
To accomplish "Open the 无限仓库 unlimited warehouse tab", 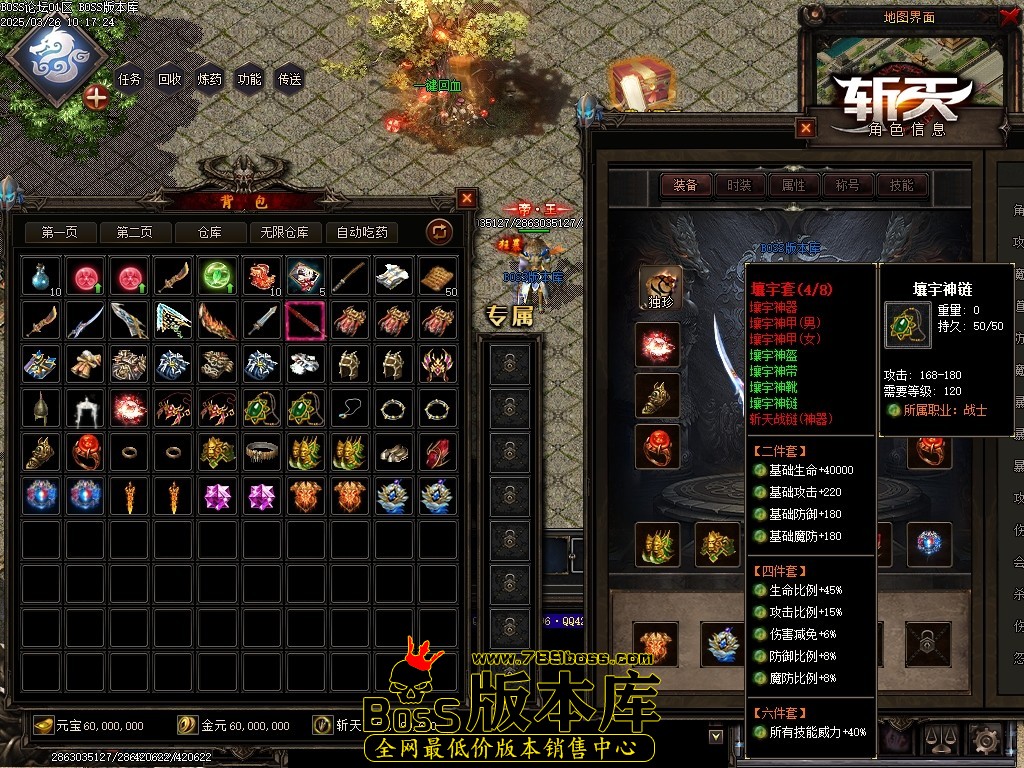I will point(285,233).
